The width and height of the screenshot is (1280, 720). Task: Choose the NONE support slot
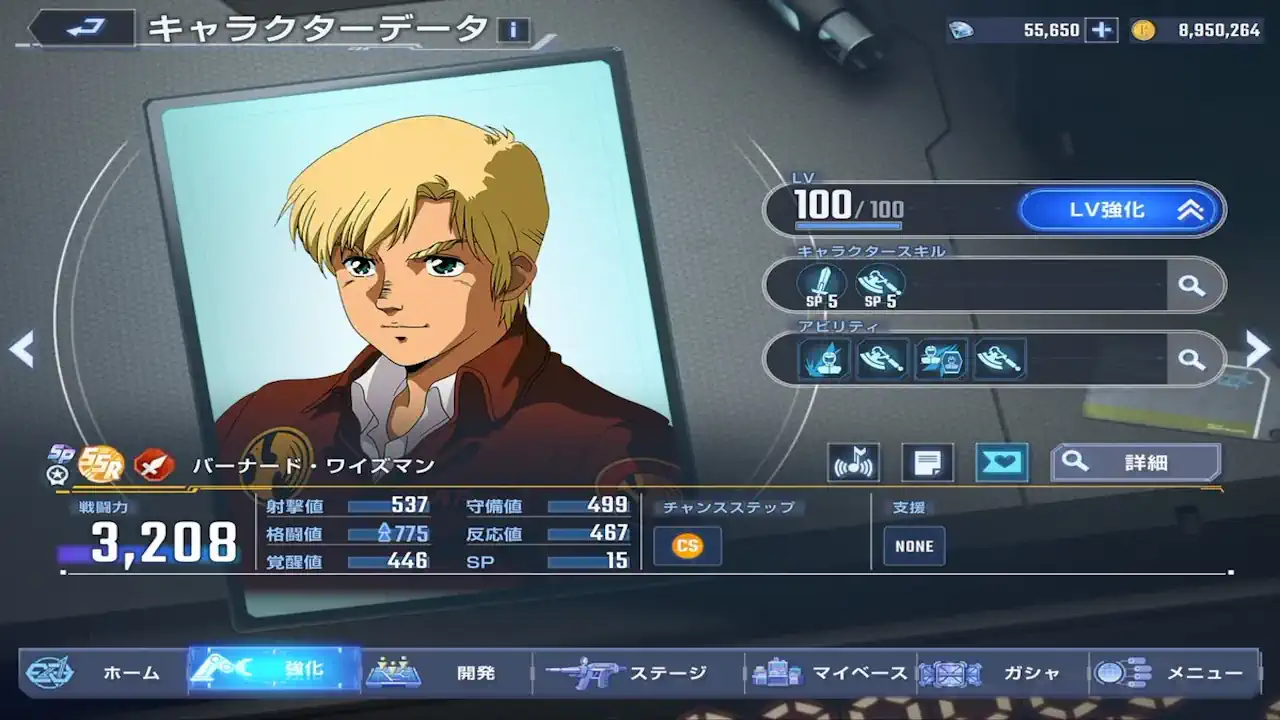[x=914, y=546]
